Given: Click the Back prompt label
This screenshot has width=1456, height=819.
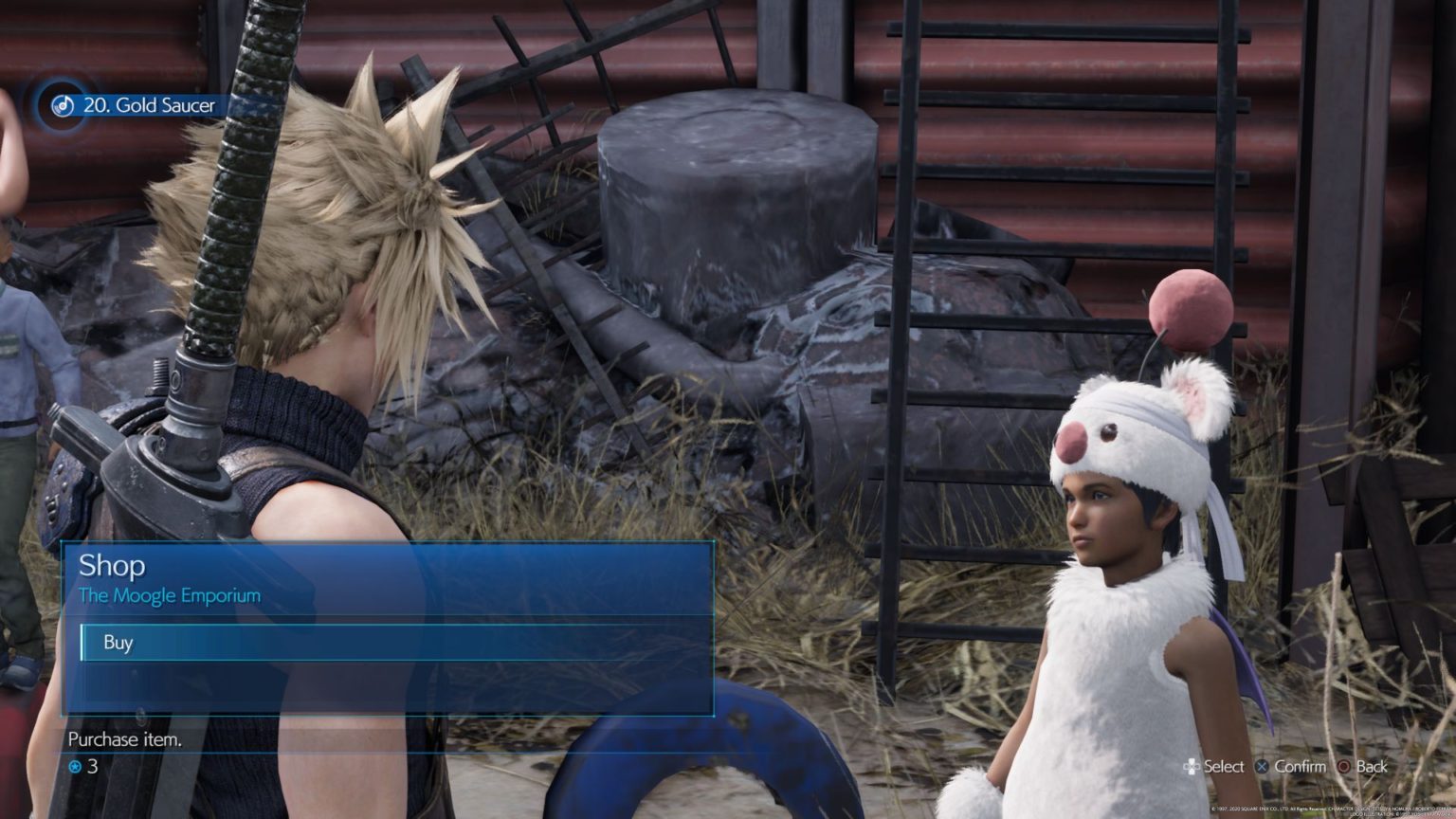Looking at the screenshot, I should tap(1371, 767).
